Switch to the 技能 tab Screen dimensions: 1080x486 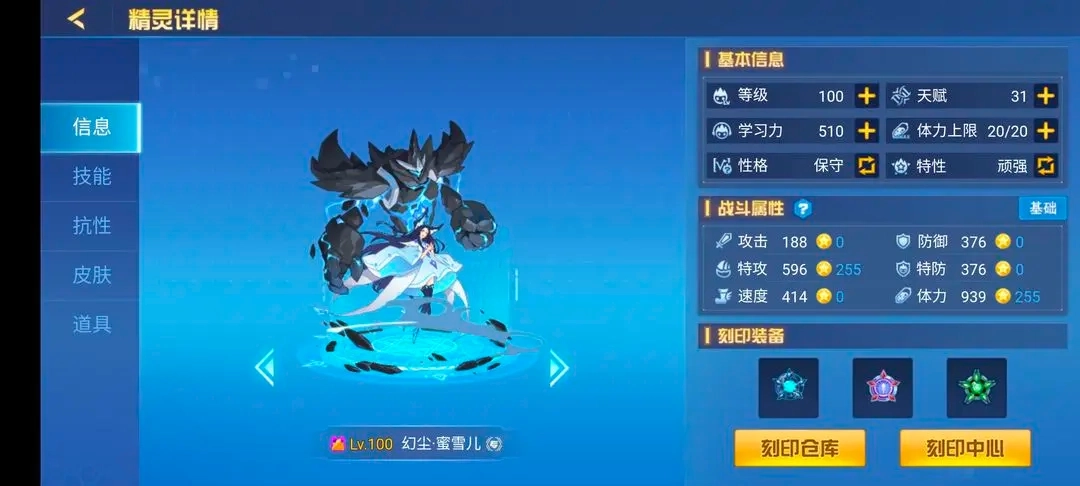pyautogui.click(x=91, y=177)
